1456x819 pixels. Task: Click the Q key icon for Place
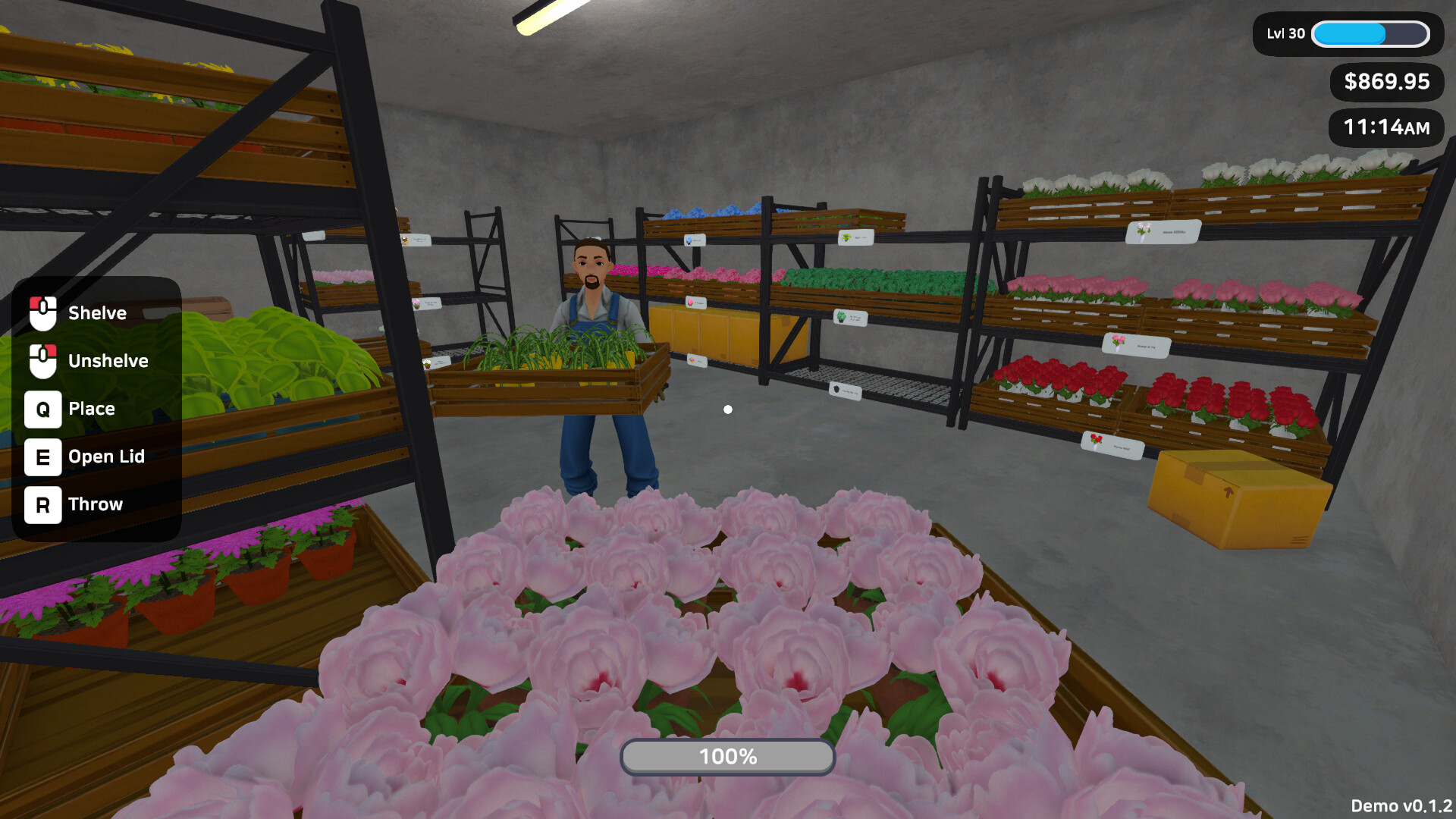pos(42,409)
